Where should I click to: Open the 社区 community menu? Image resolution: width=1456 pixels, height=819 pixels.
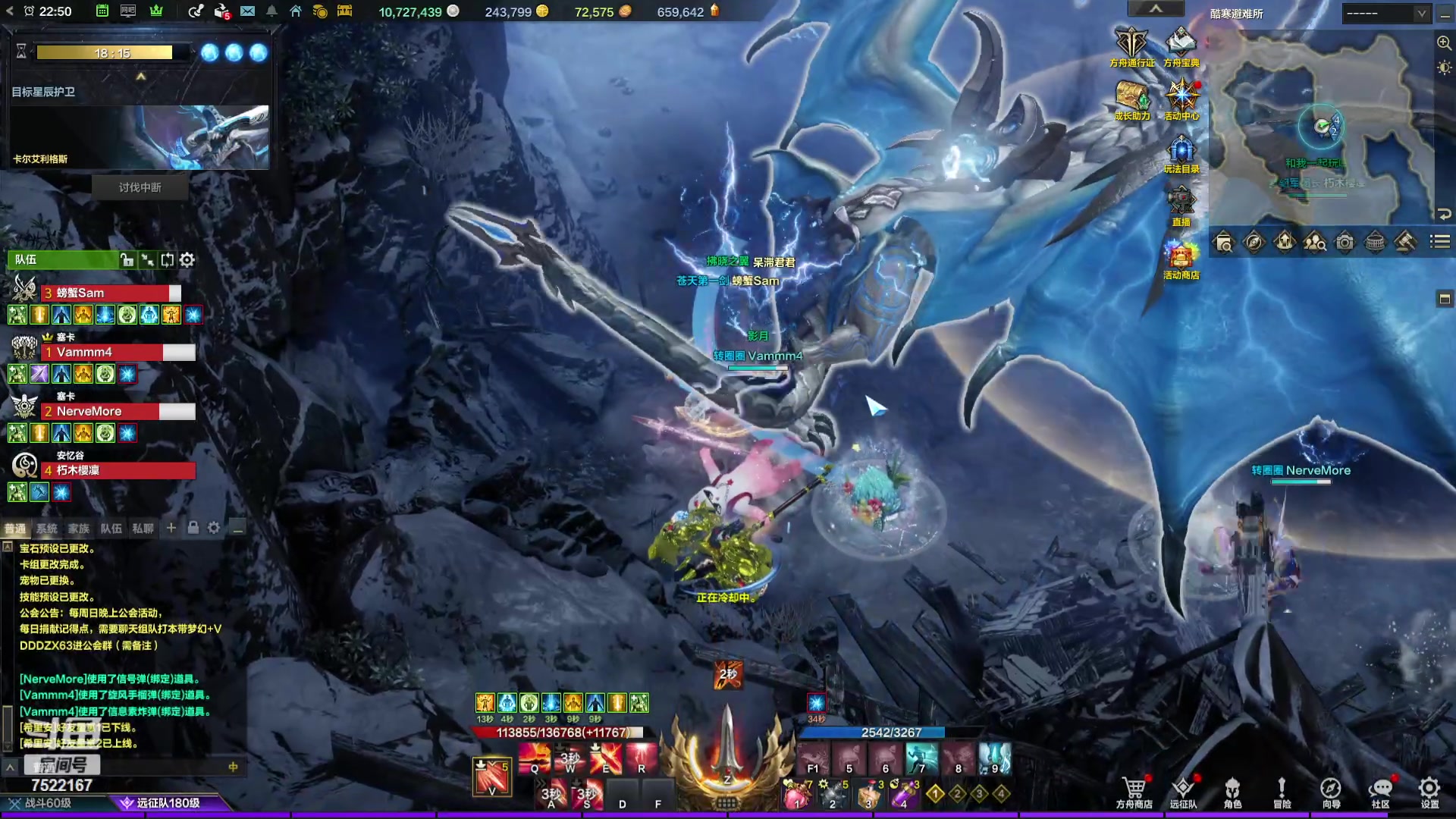1380,792
